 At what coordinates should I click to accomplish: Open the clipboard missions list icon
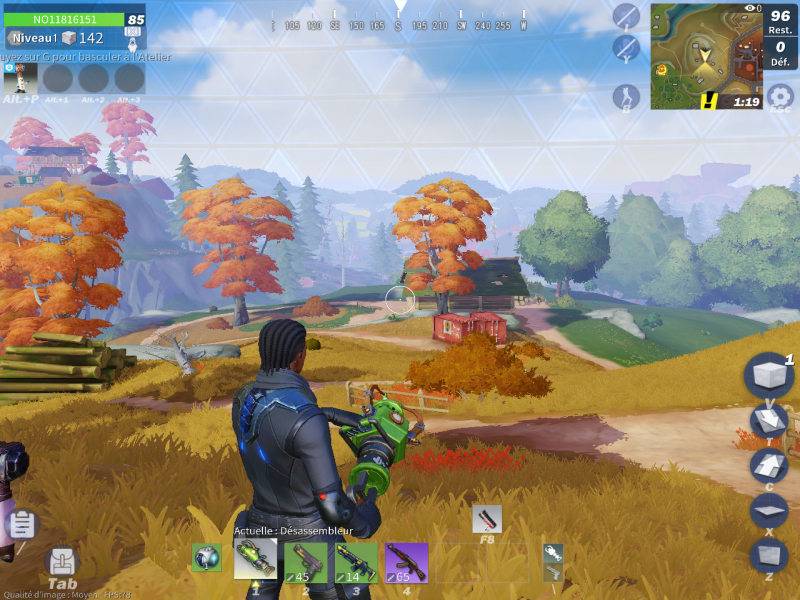[x=22, y=524]
